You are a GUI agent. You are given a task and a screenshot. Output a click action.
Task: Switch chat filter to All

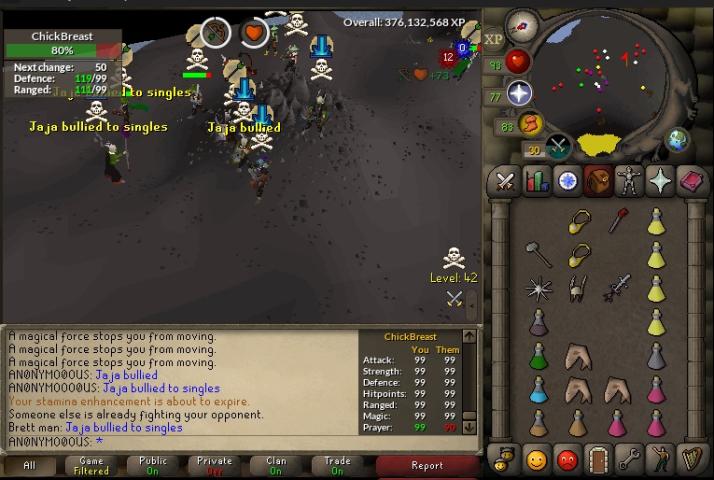pyautogui.click(x=29, y=465)
